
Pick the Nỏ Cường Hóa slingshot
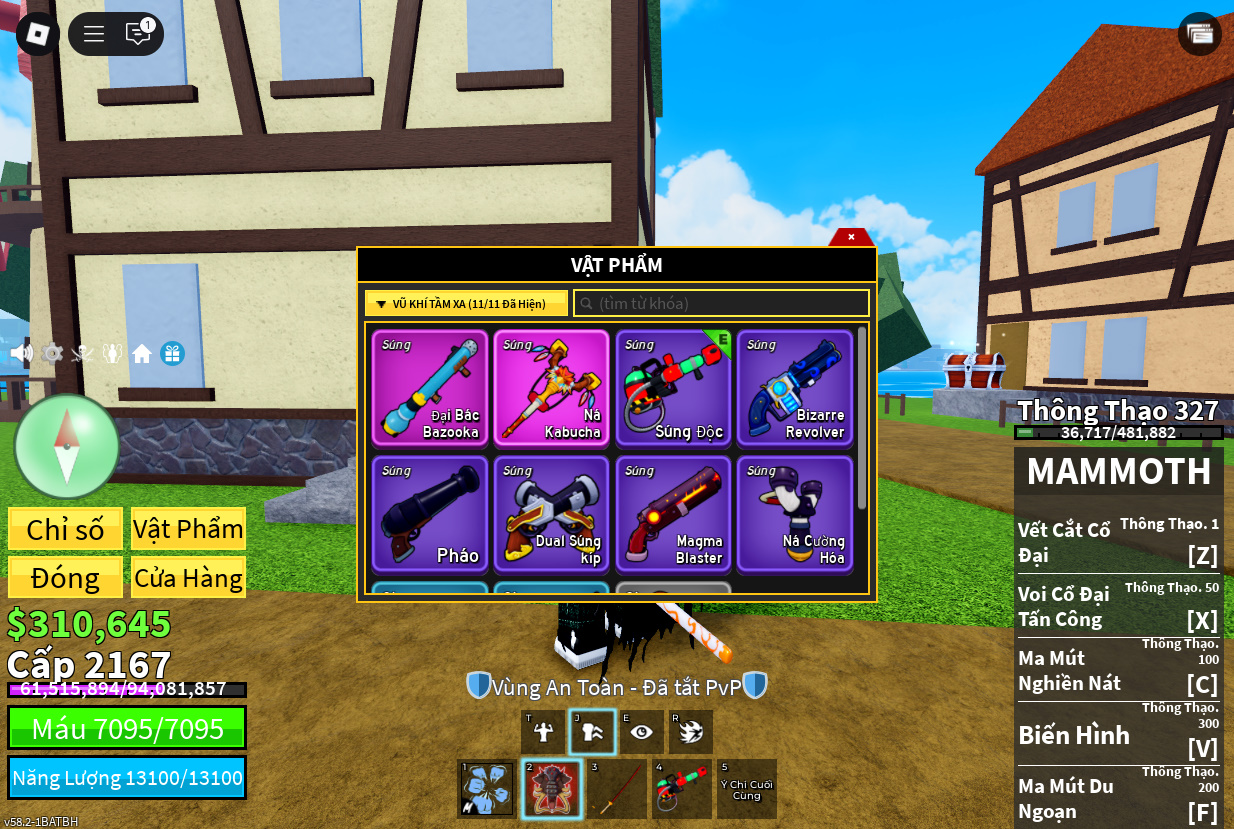795,514
